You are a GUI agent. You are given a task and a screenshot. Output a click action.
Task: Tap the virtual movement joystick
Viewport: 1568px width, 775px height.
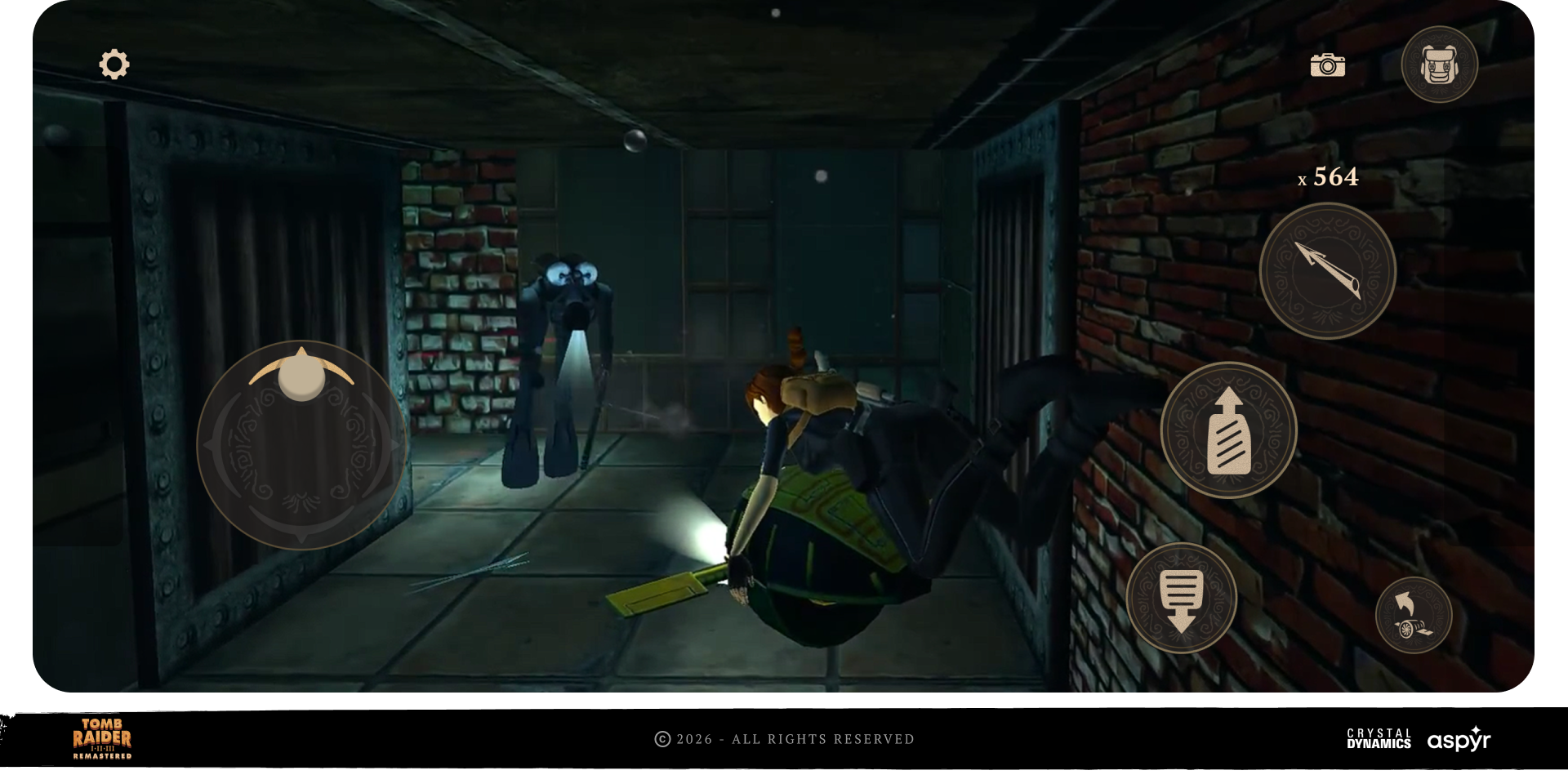tap(301, 445)
